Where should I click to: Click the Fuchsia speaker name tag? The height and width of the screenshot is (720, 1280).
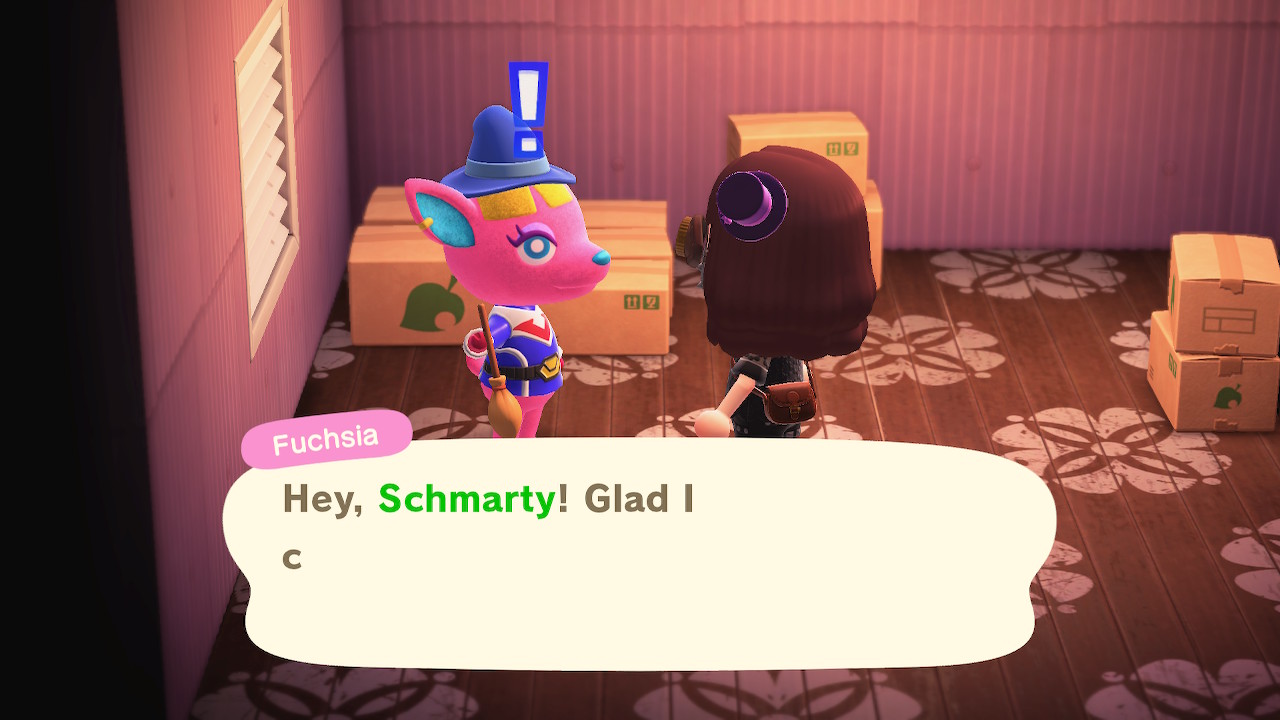326,439
